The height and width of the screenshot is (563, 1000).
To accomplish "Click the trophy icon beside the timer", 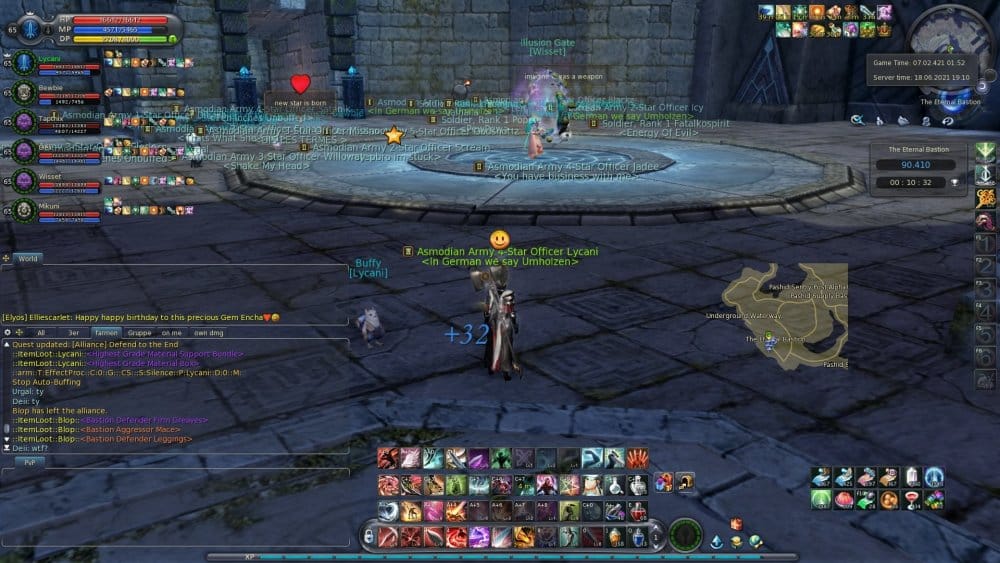I will coord(954,183).
